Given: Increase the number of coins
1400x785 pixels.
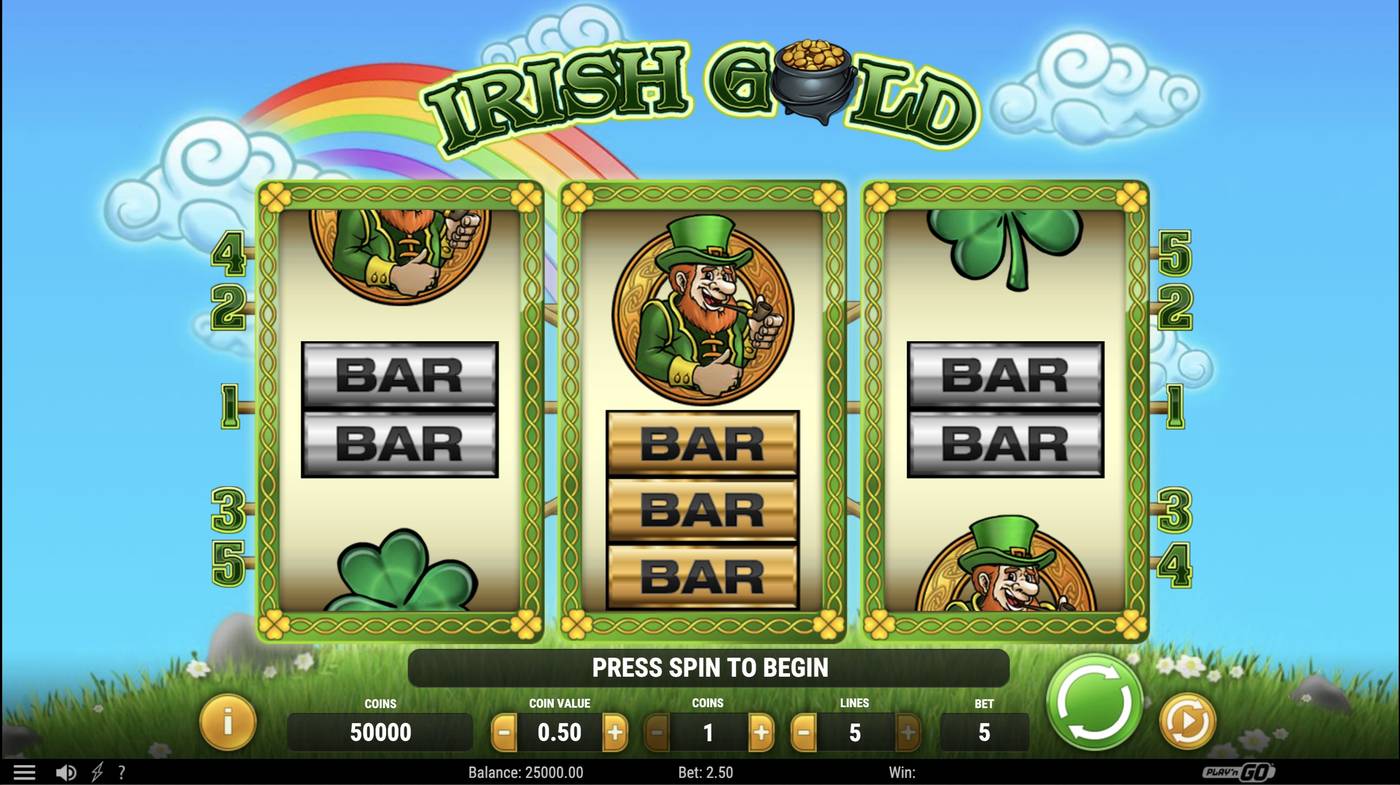Looking at the screenshot, I should (x=762, y=732).
